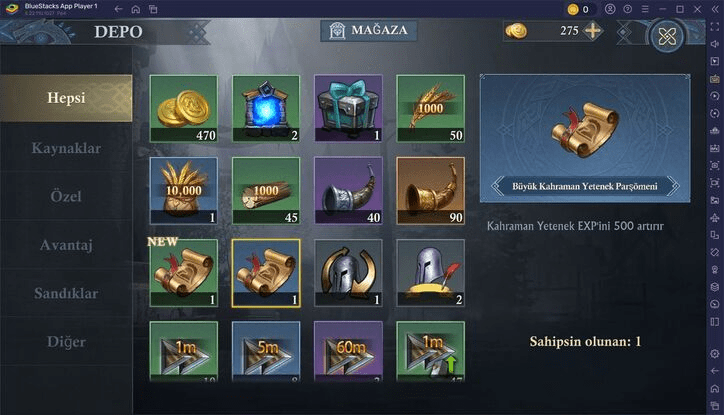Image resolution: width=724 pixels, height=415 pixels.
Task: Select the 60m speedup item
Action: tap(348, 350)
